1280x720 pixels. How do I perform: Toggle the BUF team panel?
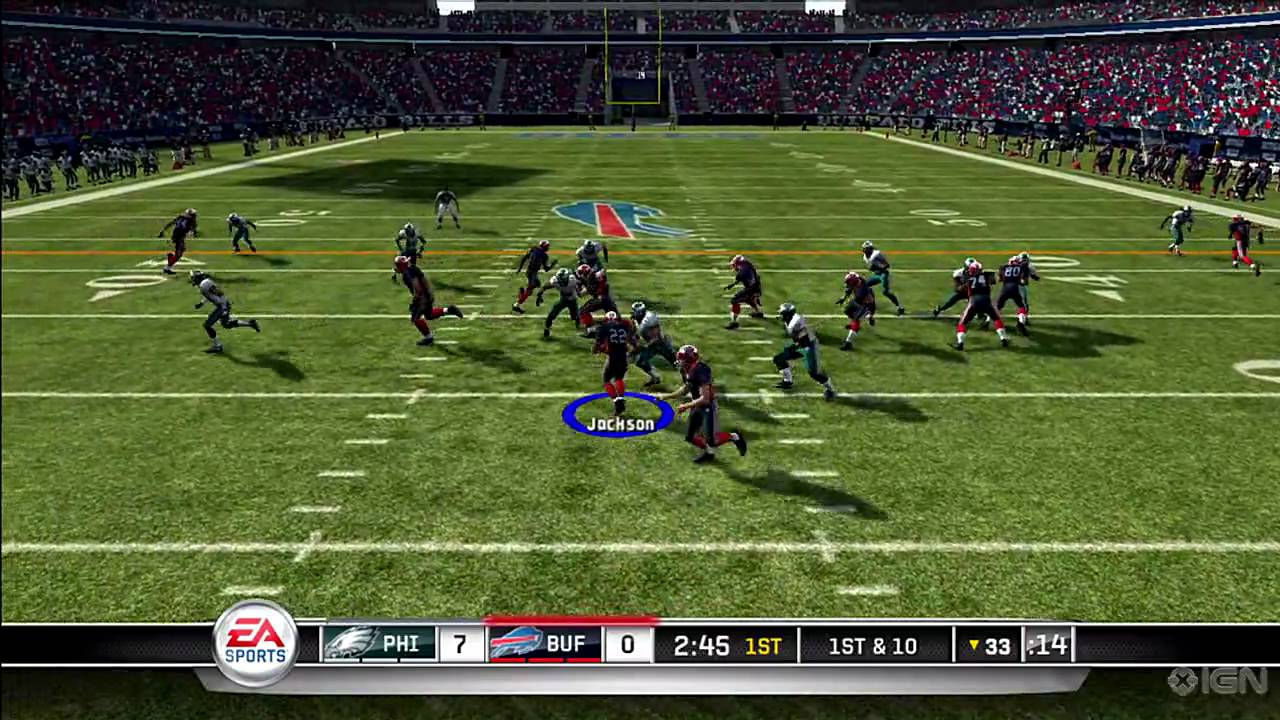pyautogui.click(x=545, y=644)
